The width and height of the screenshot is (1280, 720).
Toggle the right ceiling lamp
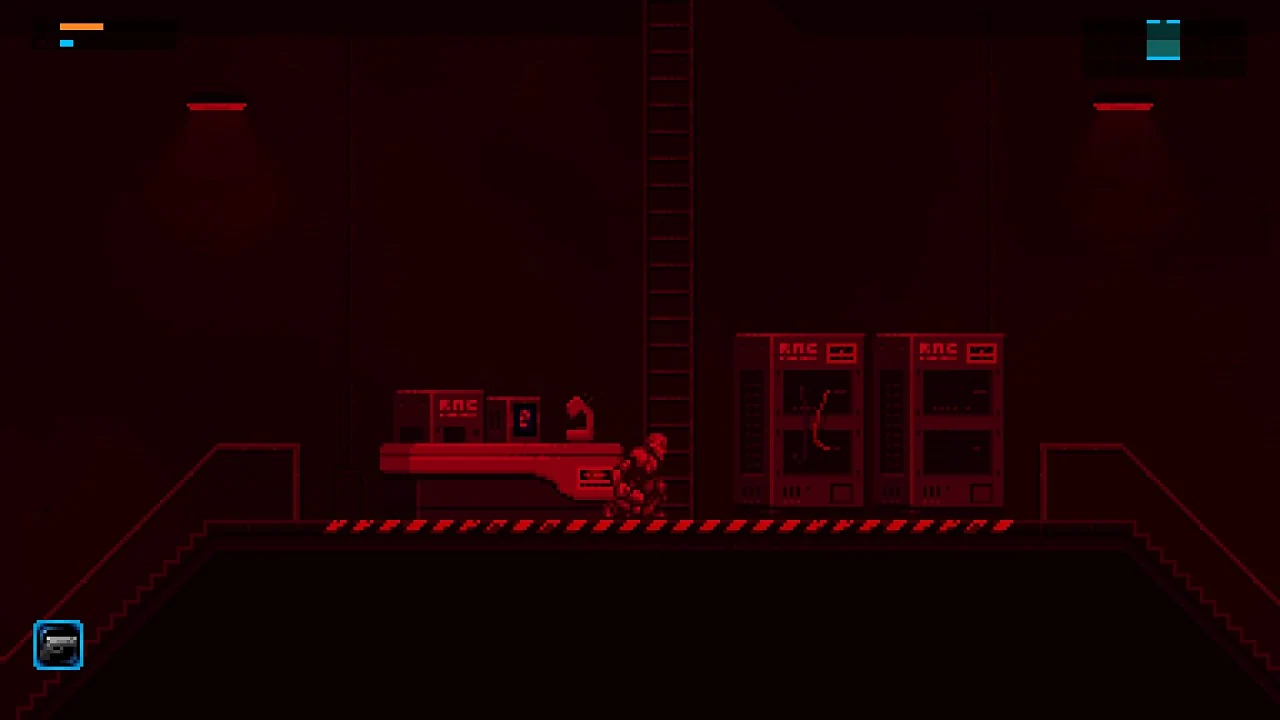click(1123, 105)
